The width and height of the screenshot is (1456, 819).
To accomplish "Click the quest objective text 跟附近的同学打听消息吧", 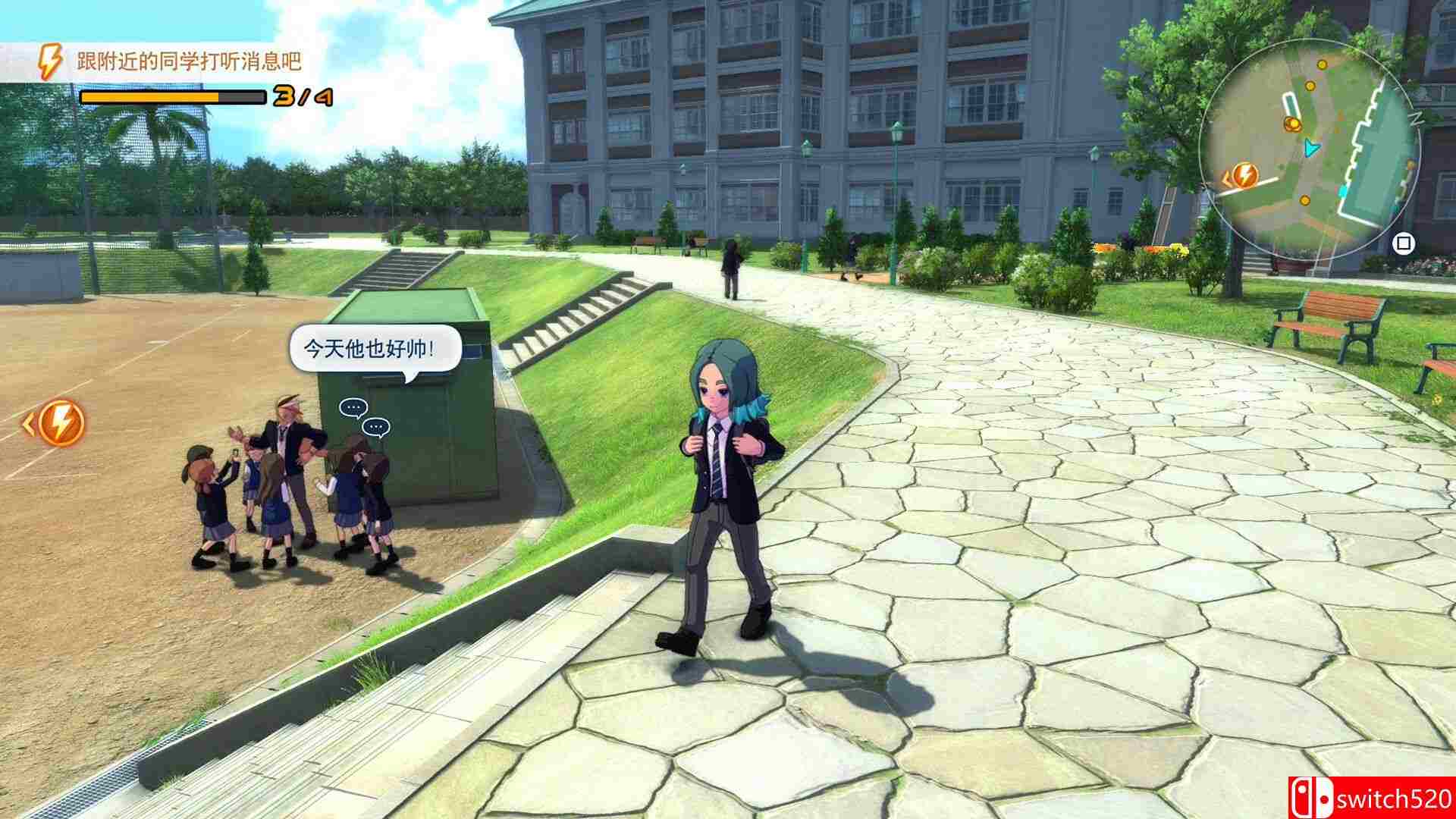I will [x=187, y=59].
